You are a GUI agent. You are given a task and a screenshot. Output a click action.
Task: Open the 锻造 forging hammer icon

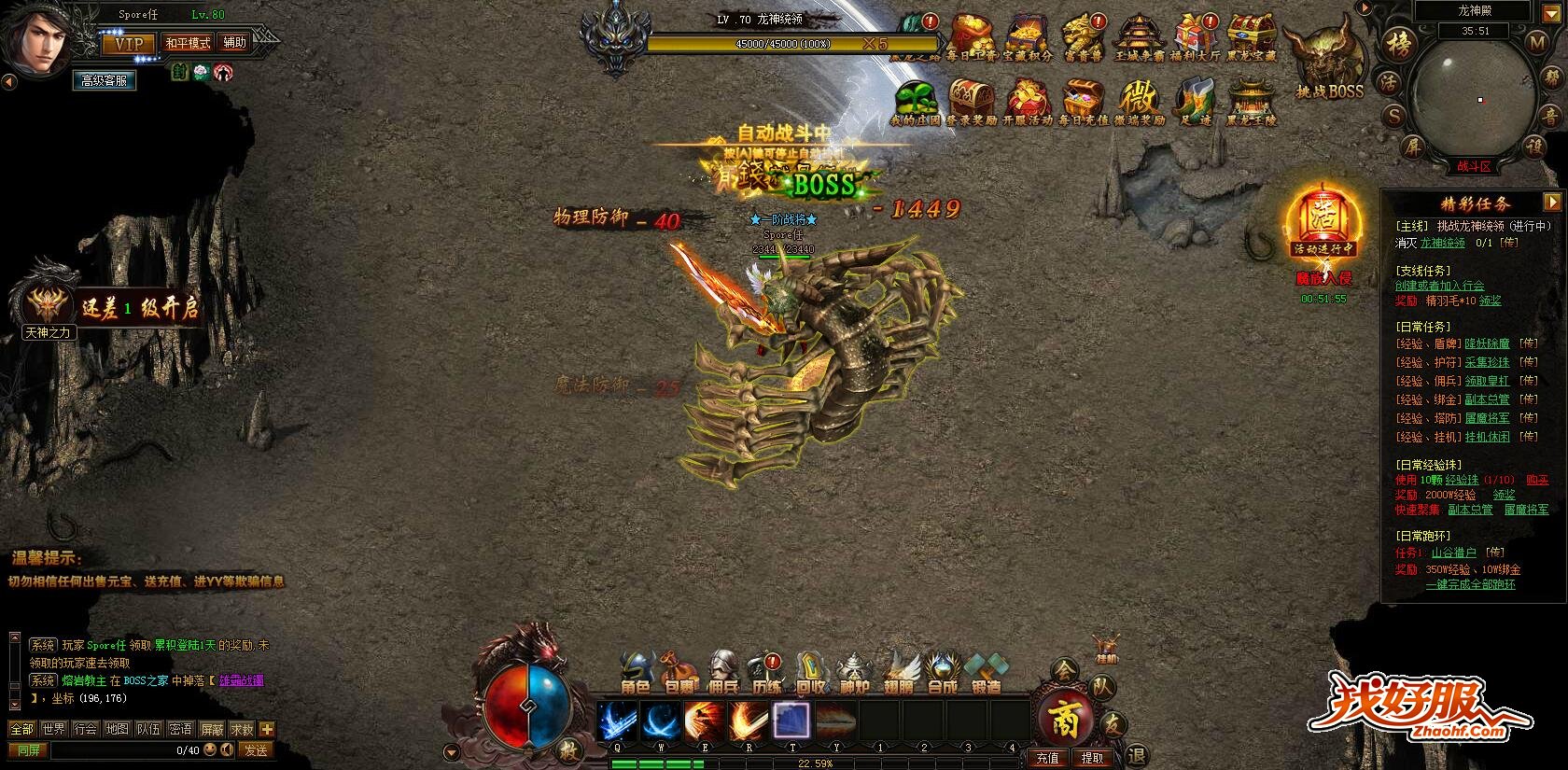pos(986,672)
